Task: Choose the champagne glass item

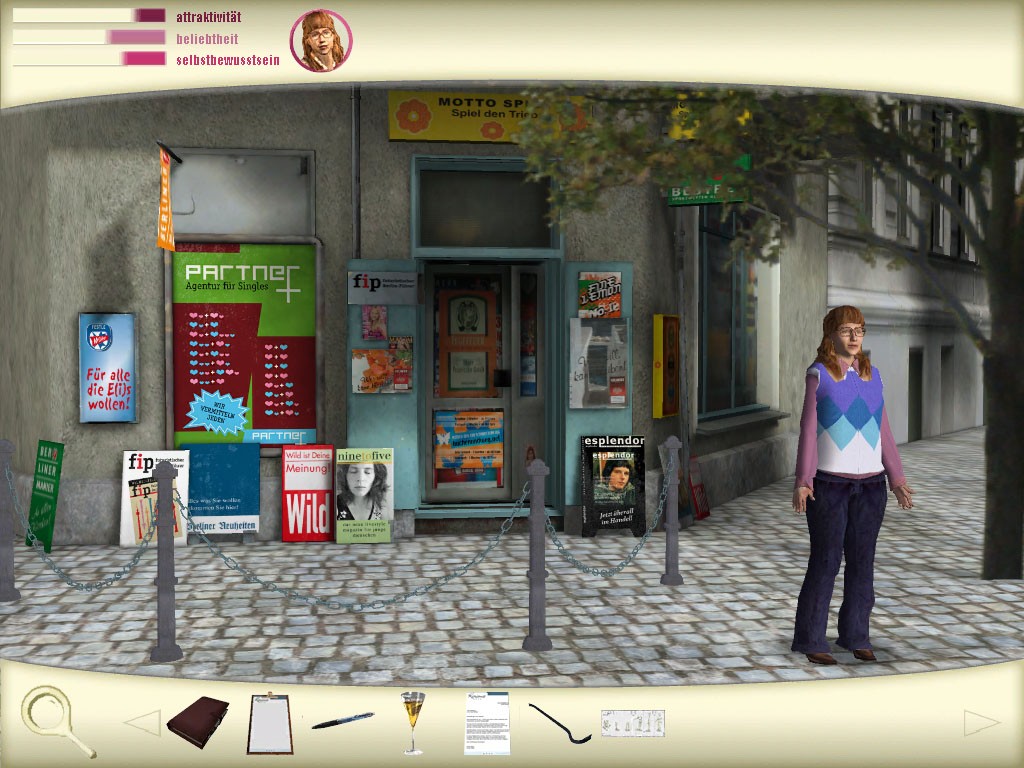Action: 412,720
